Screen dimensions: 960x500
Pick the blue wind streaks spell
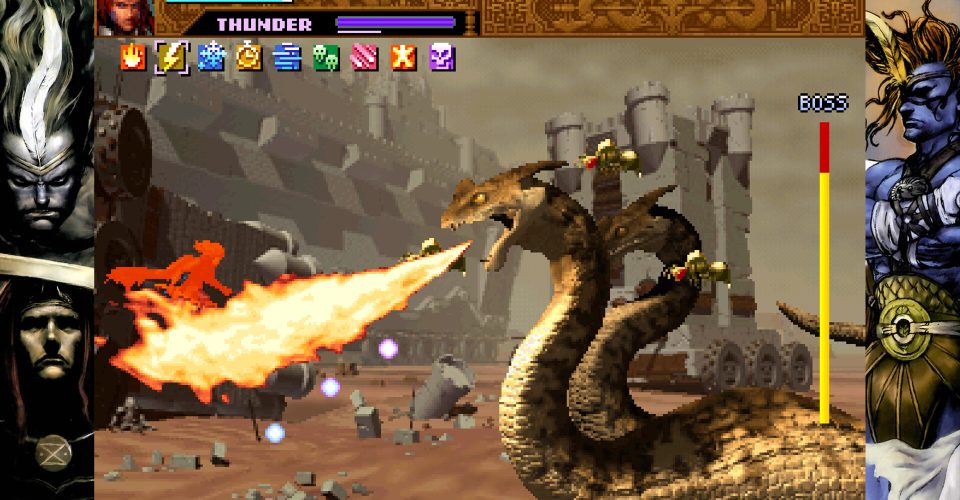coord(288,57)
